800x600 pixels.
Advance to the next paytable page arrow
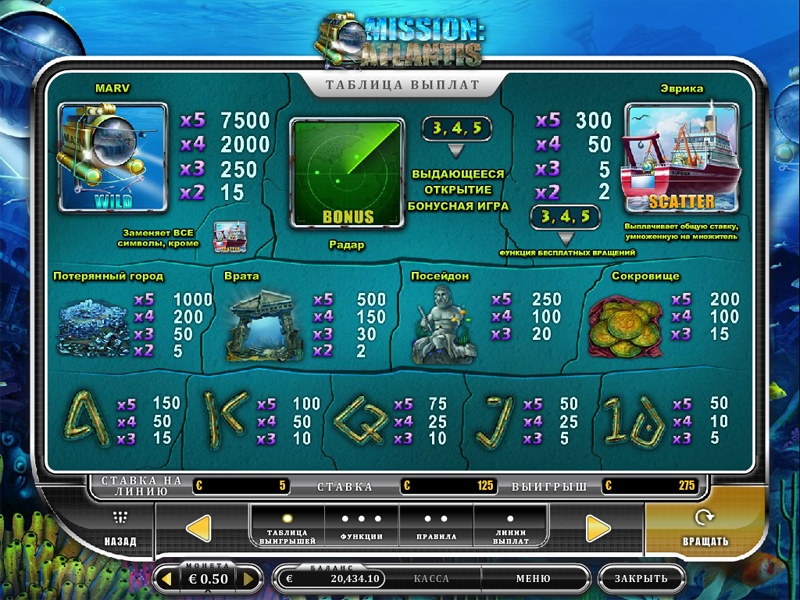click(598, 528)
